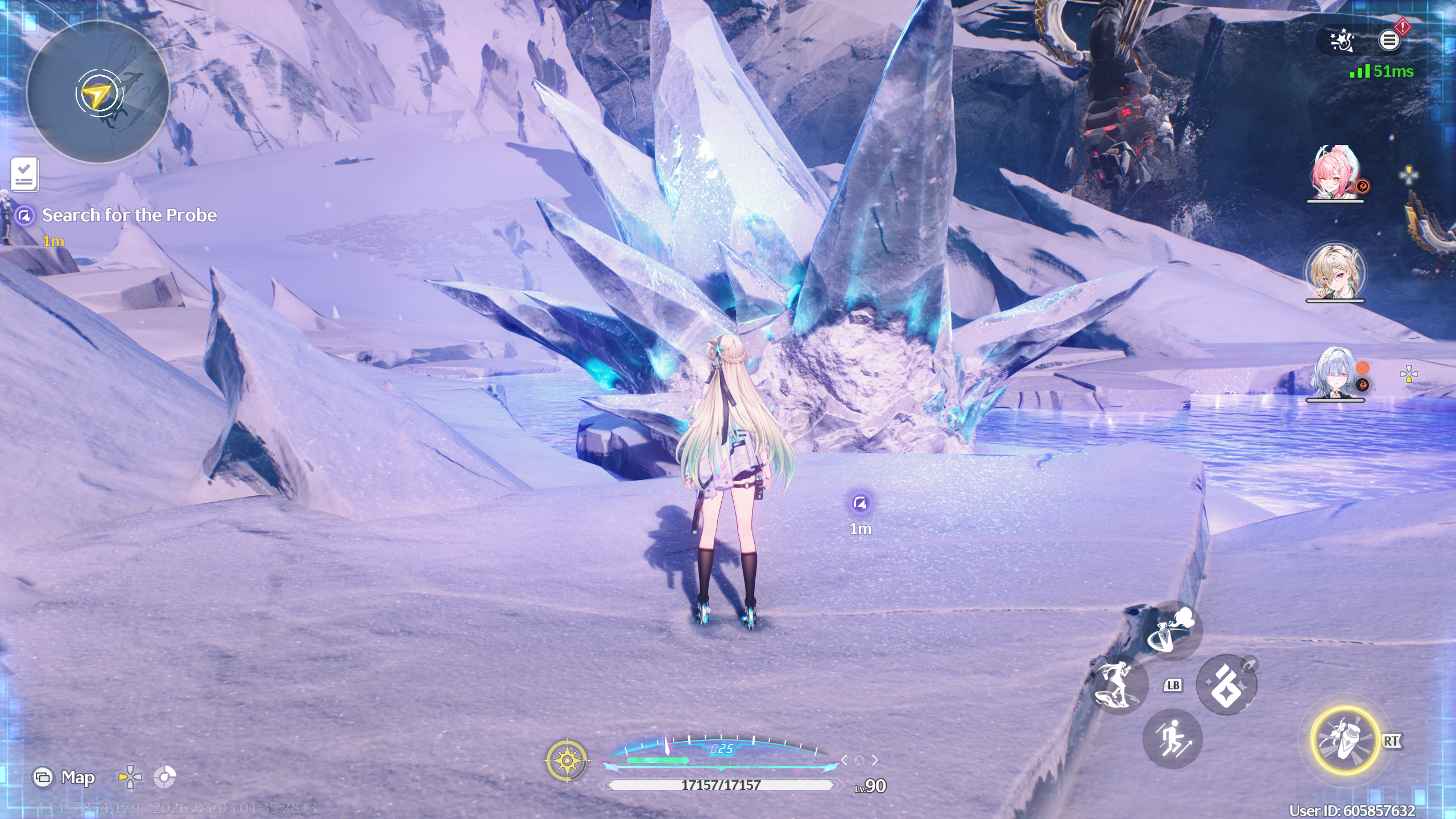The width and height of the screenshot is (1456, 819).
Task: Switch to the pink-haired character portrait
Action: (1334, 172)
